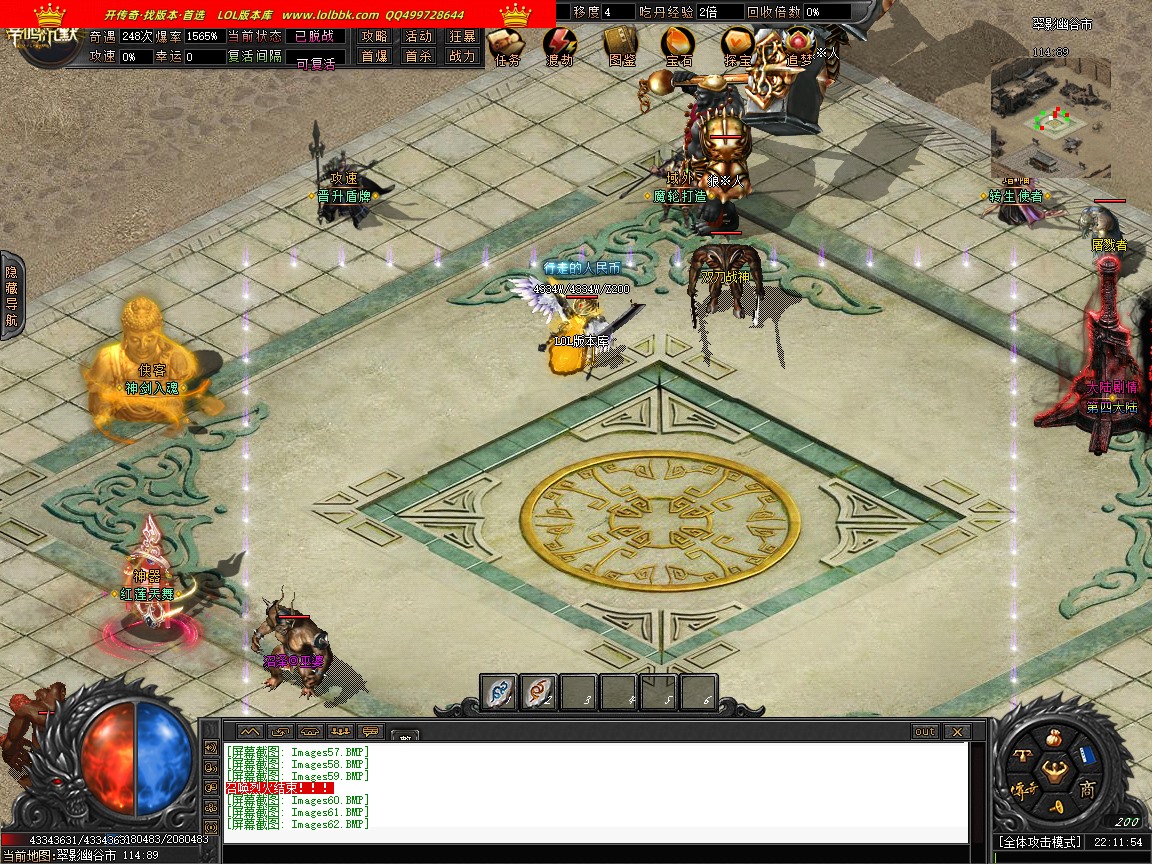Open the 攻略 guide button

click(374, 36)
